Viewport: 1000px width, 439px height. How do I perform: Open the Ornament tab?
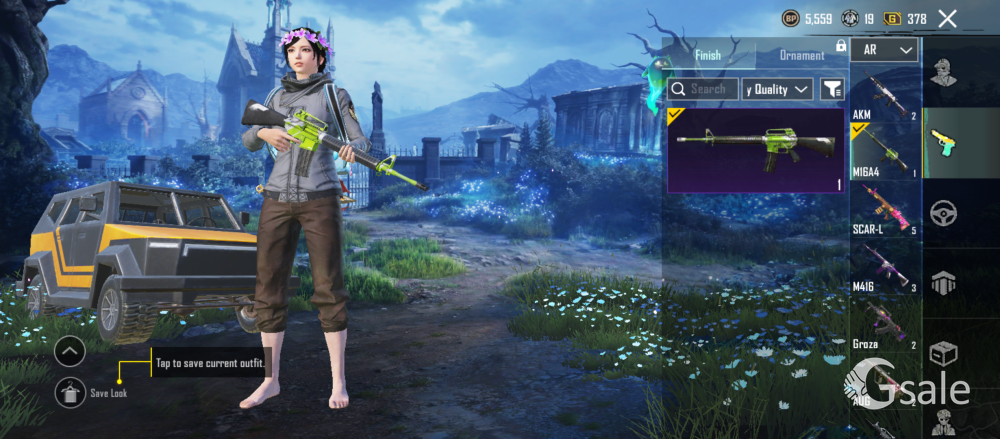click(802, 55)
